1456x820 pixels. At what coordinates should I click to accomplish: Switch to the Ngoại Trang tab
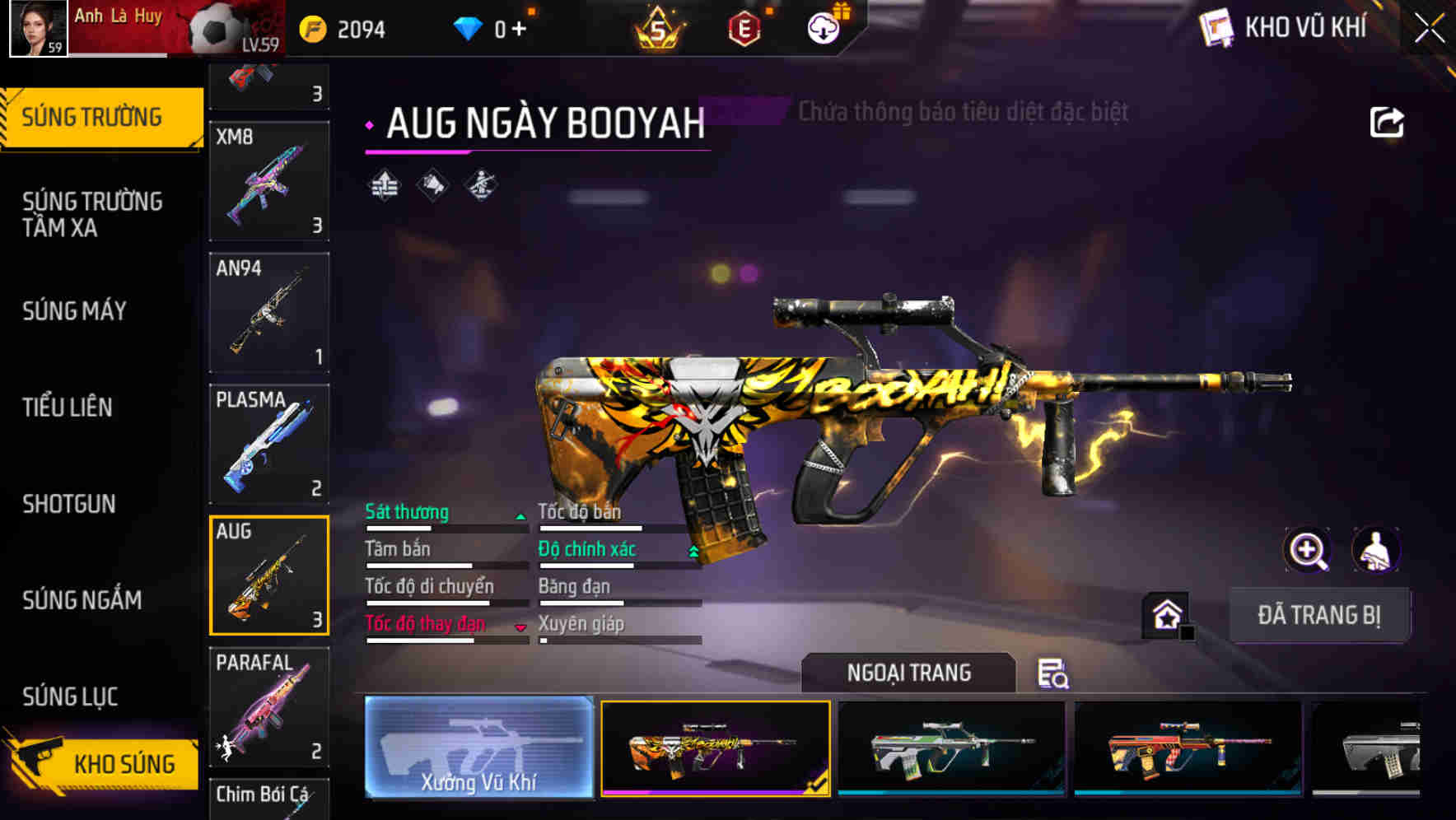[910, 673]
